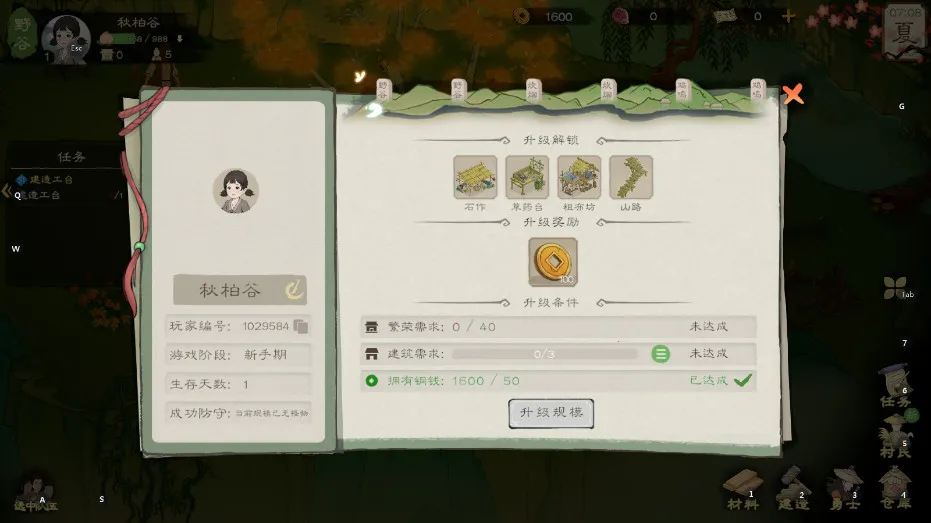Select the 石作 unlock building icon
Image resolution: width=931 pixels, height=523 pixels.
[x=475, y=177]
